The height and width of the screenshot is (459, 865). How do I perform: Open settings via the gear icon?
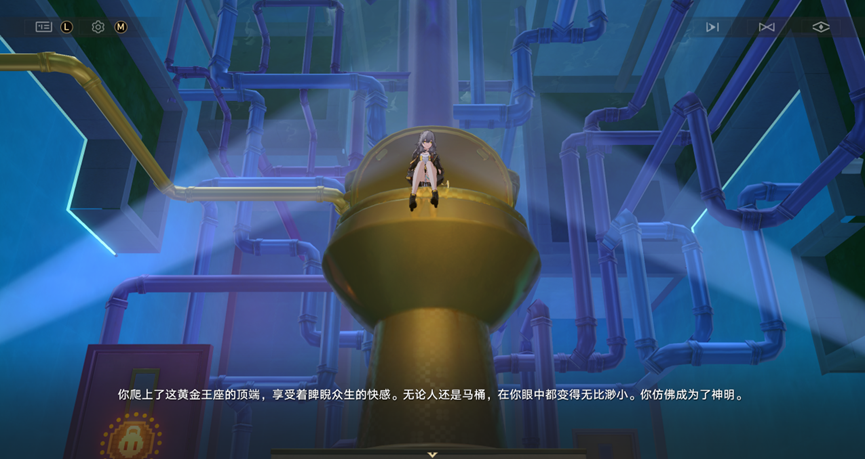98,27
